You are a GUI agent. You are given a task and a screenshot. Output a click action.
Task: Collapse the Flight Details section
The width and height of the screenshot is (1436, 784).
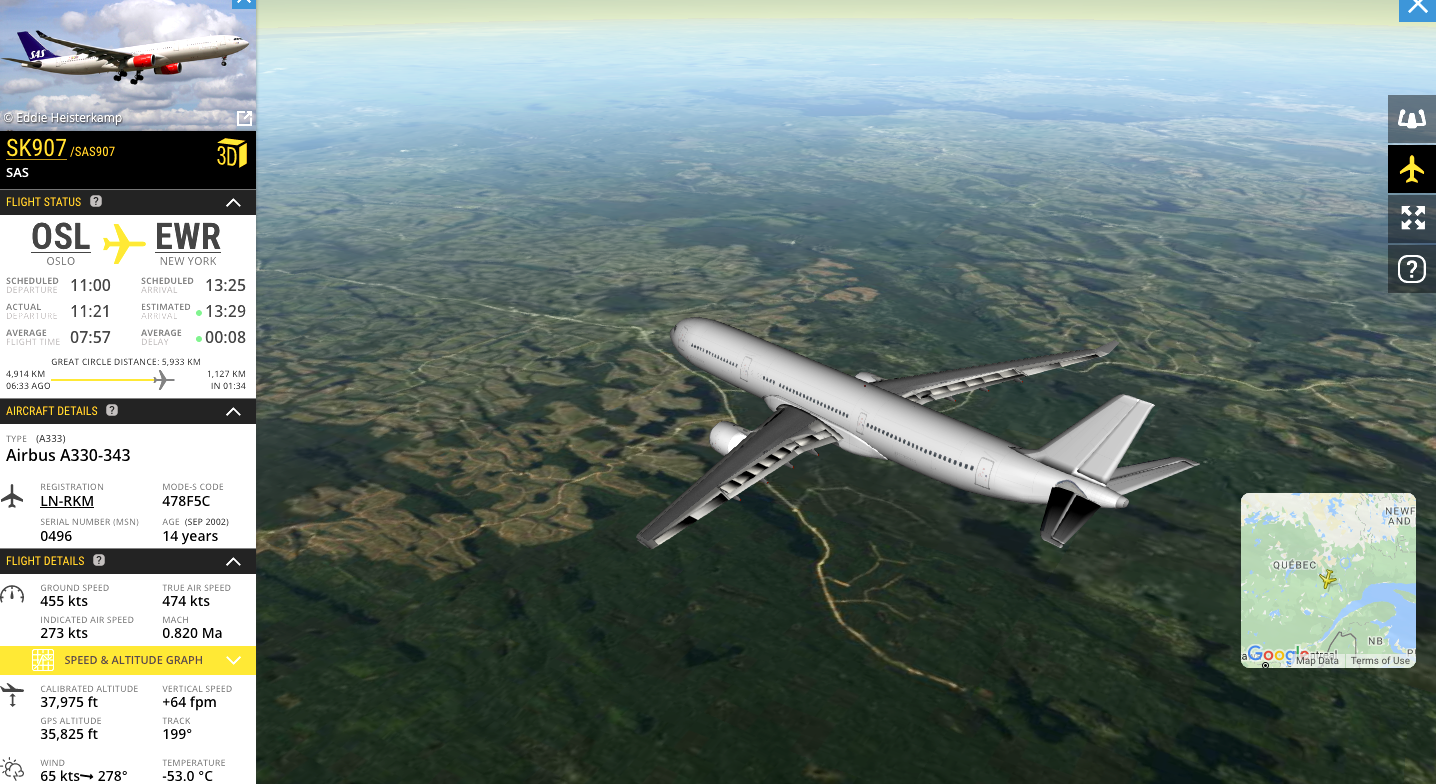(233, 562)
